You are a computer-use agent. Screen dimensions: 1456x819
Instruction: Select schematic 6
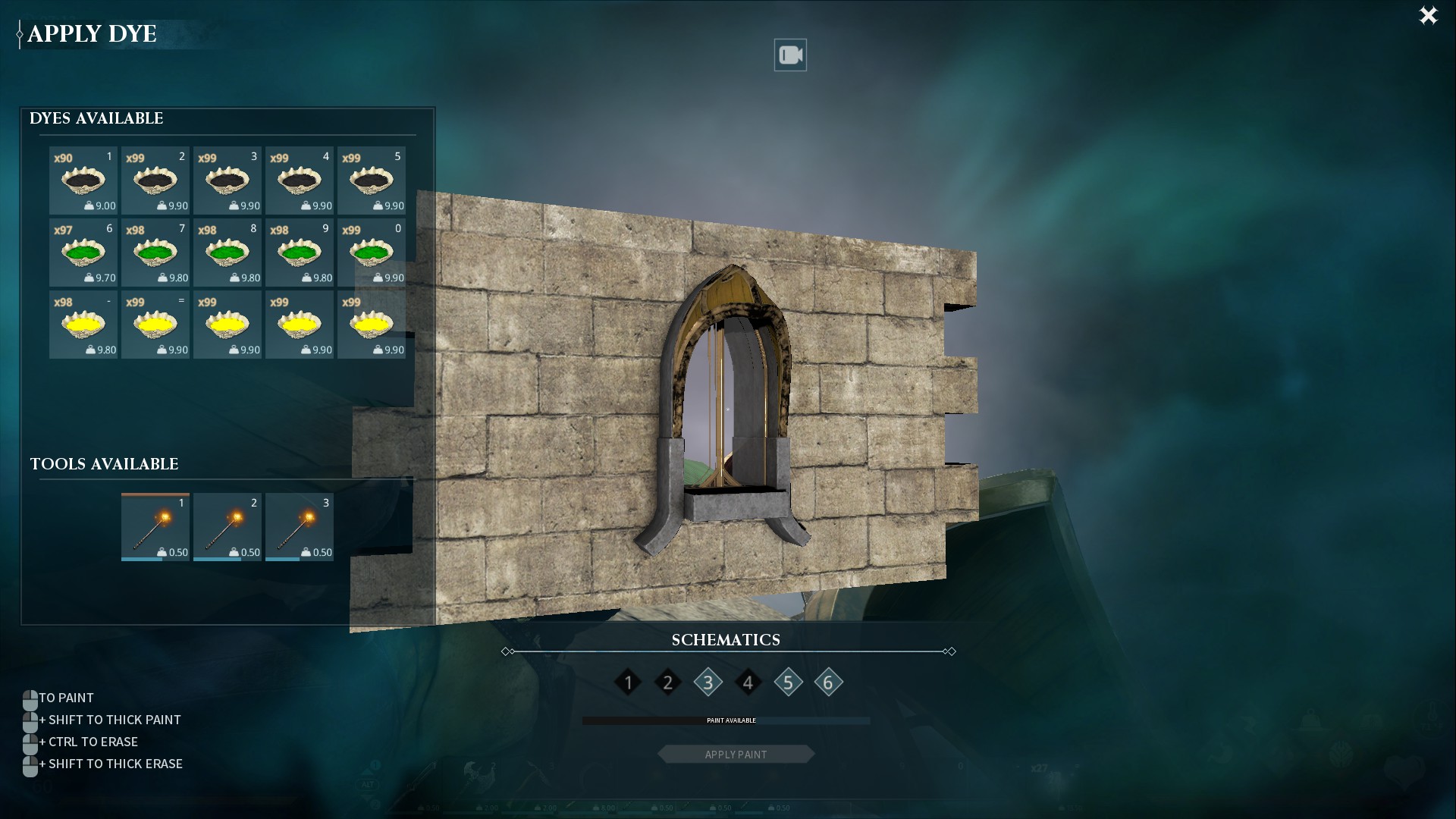[828, 682]
